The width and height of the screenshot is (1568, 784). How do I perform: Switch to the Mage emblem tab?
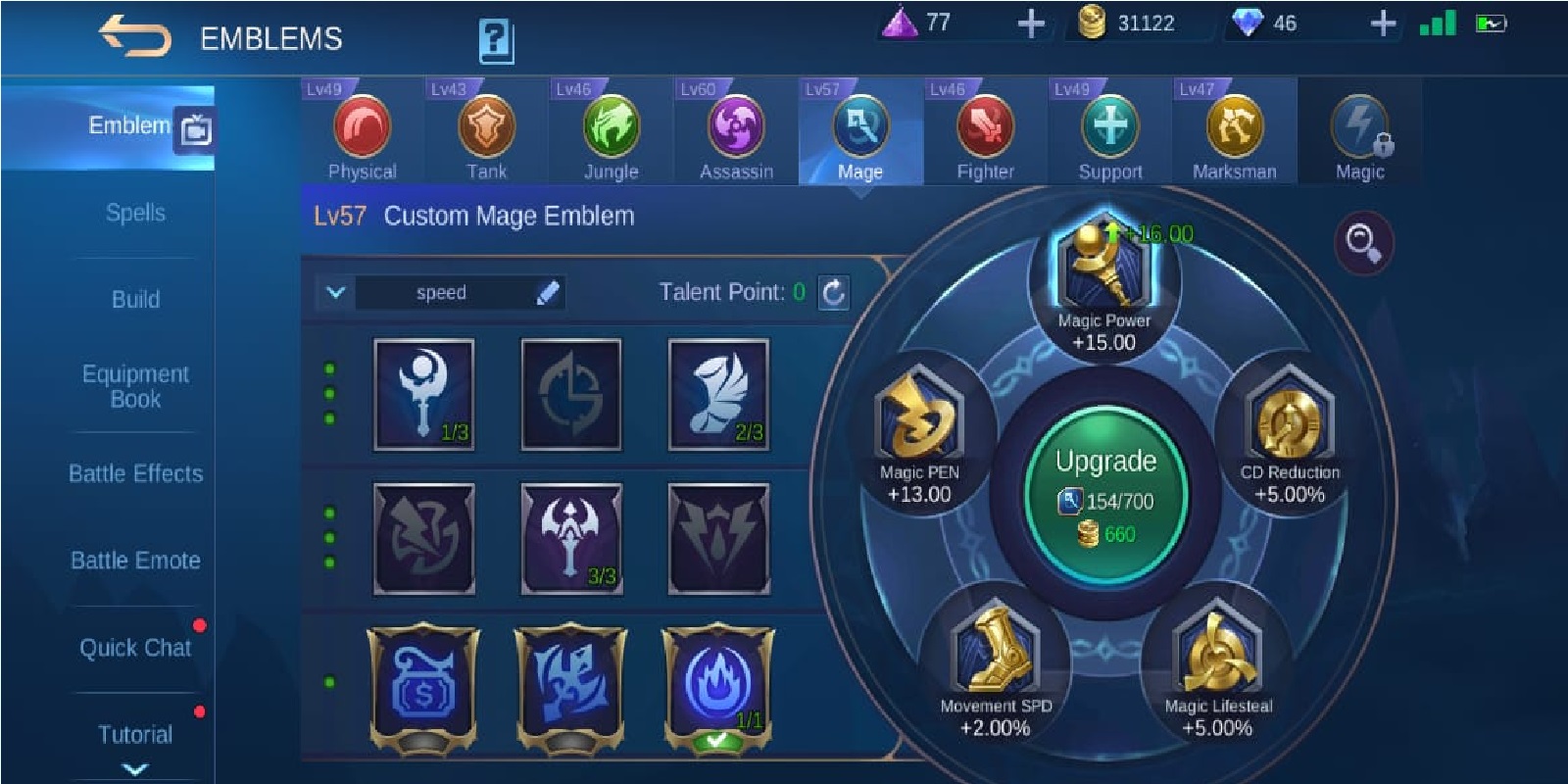(860, 127)
